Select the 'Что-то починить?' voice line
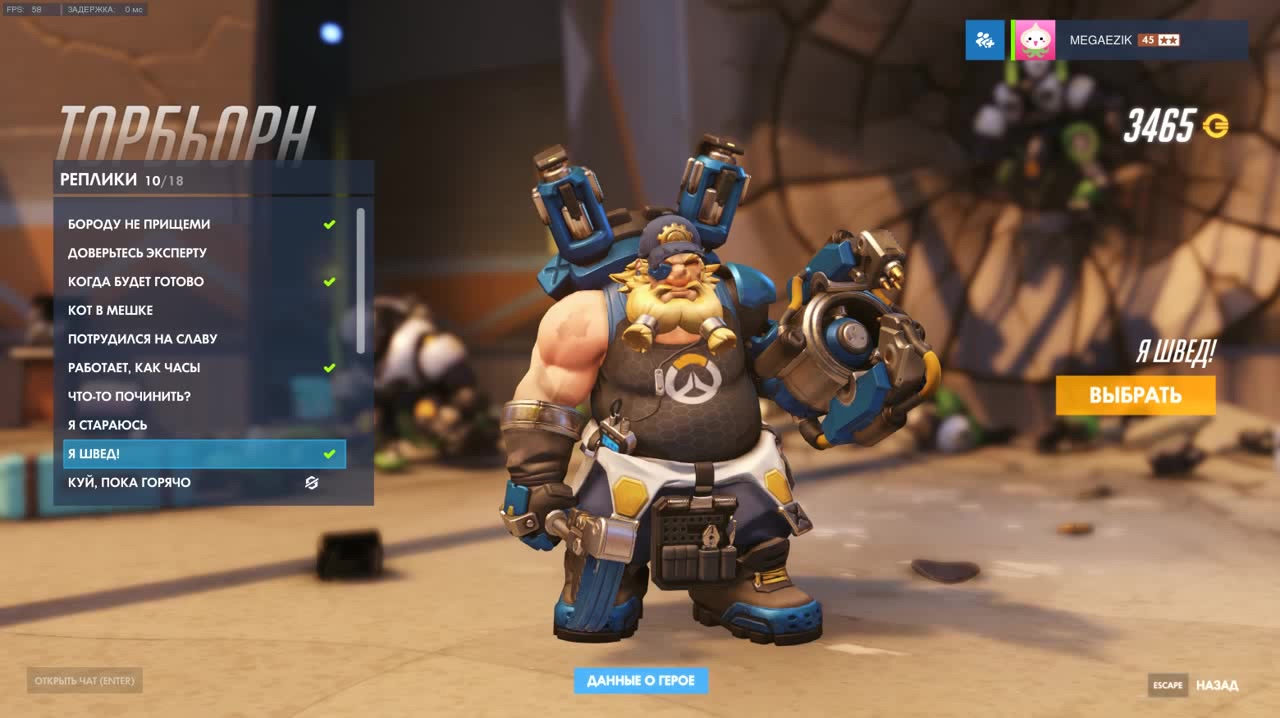This screenshot has height=718, width=1280. [129, 396]
